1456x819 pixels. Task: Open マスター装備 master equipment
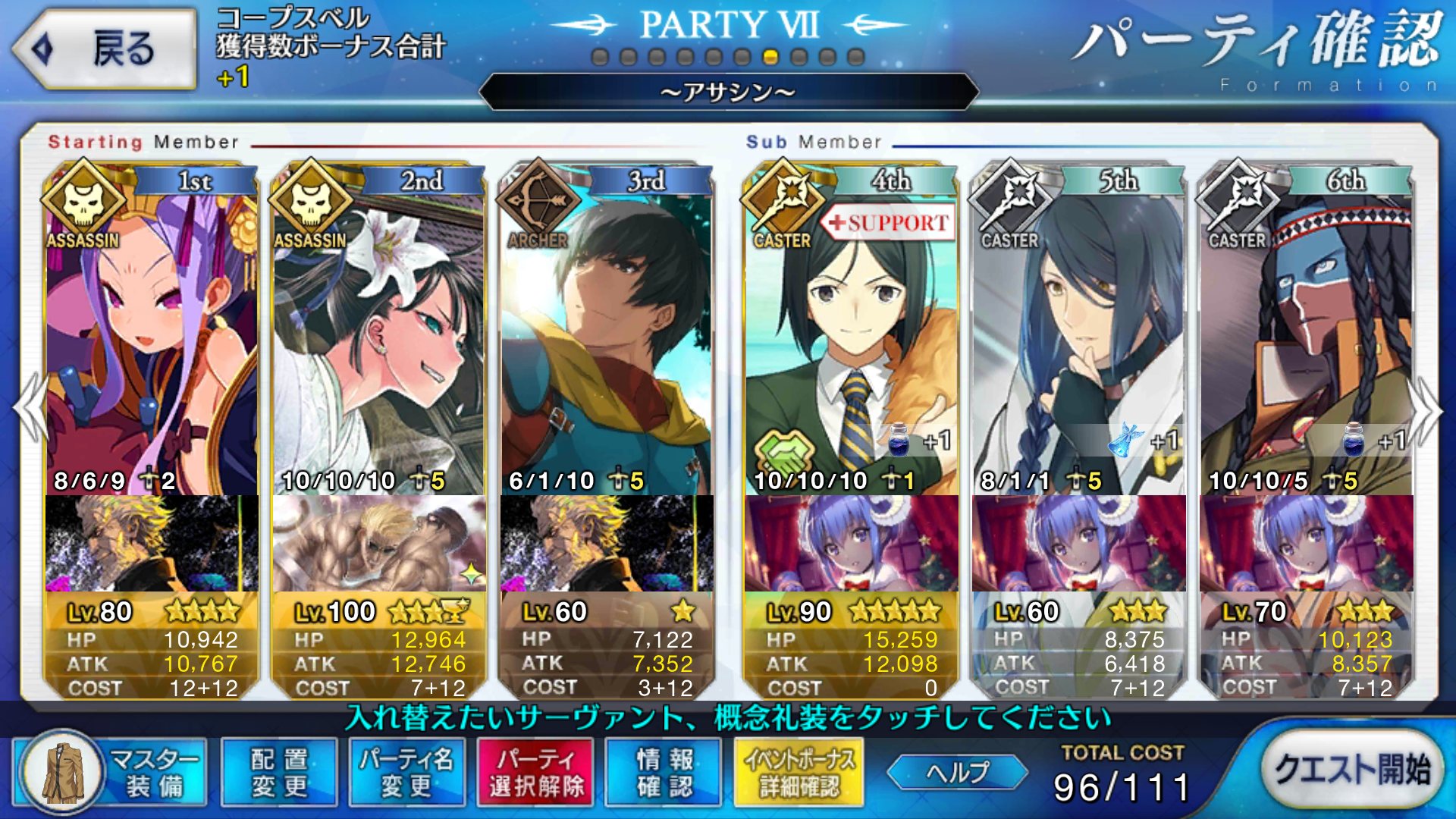pyautogui.click(x=111, y=772)
